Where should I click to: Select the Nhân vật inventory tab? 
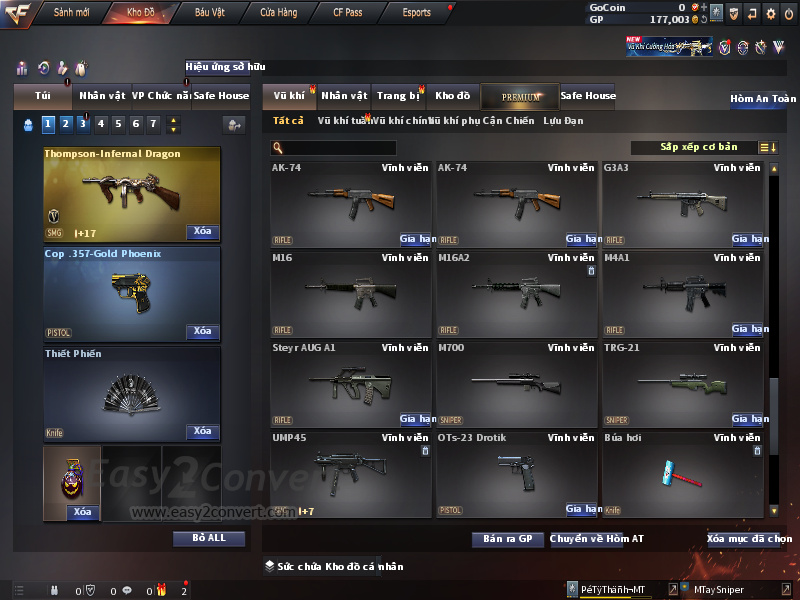pos(345,96)
